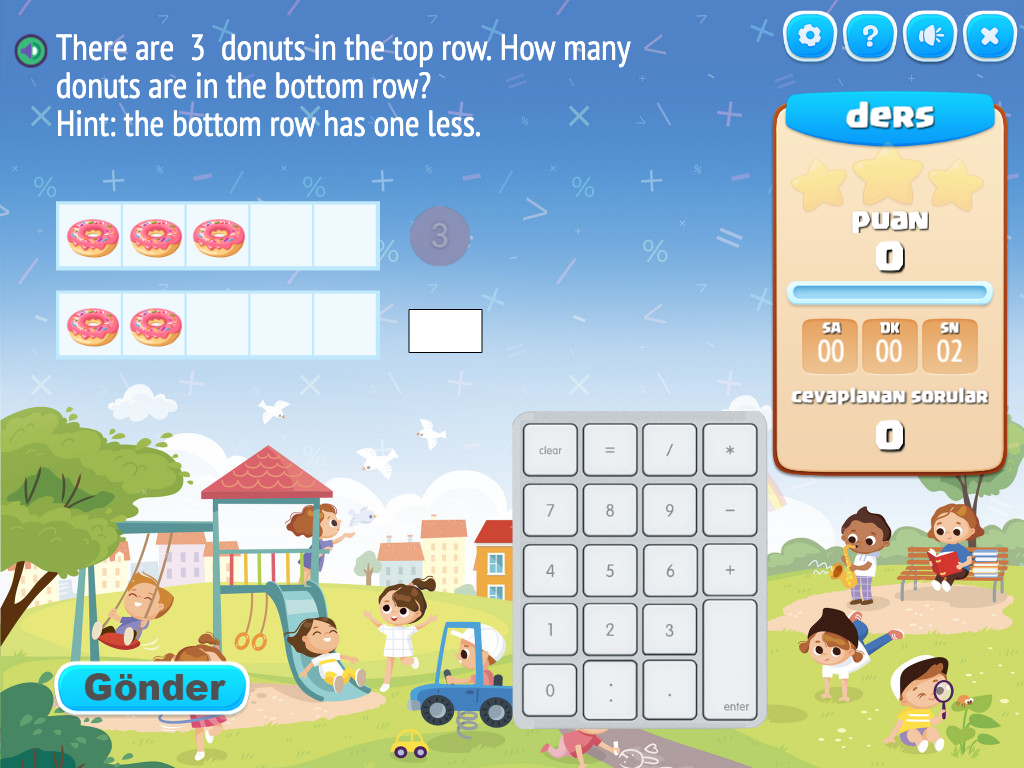Open the settings gear menu
Screen dimensions: 1024x768
click(810, 37)
